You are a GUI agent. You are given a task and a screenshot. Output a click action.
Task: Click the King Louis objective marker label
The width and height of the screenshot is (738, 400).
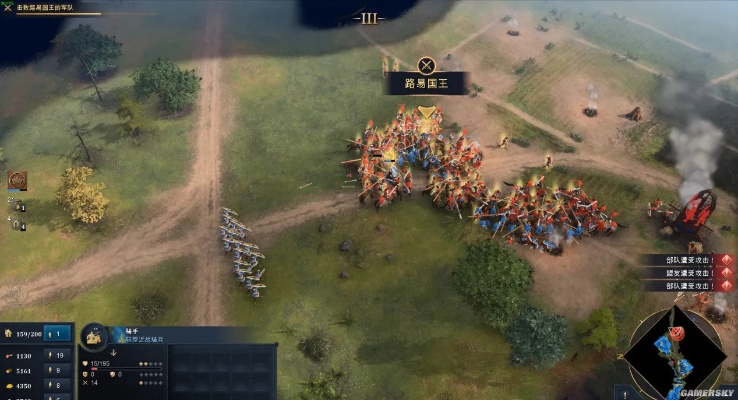(426, 83)
